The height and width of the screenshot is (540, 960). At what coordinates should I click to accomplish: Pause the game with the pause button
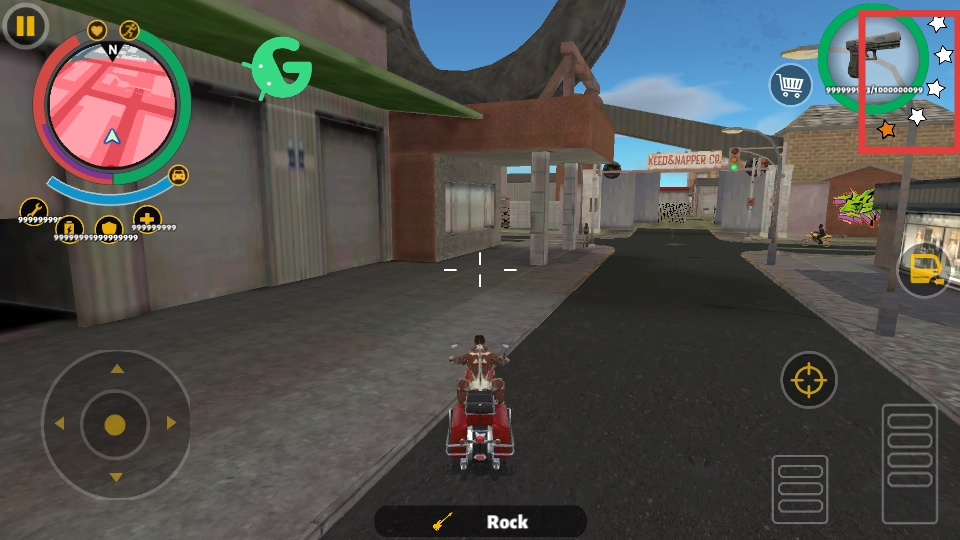pos(25,25)
